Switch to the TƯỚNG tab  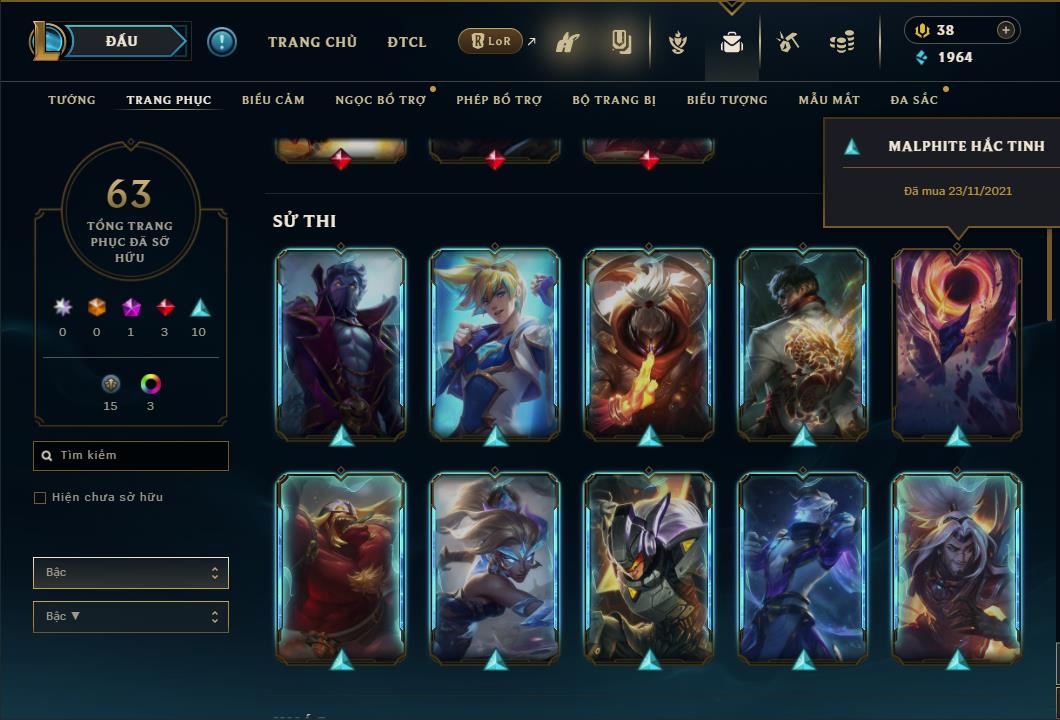[72, 100]
